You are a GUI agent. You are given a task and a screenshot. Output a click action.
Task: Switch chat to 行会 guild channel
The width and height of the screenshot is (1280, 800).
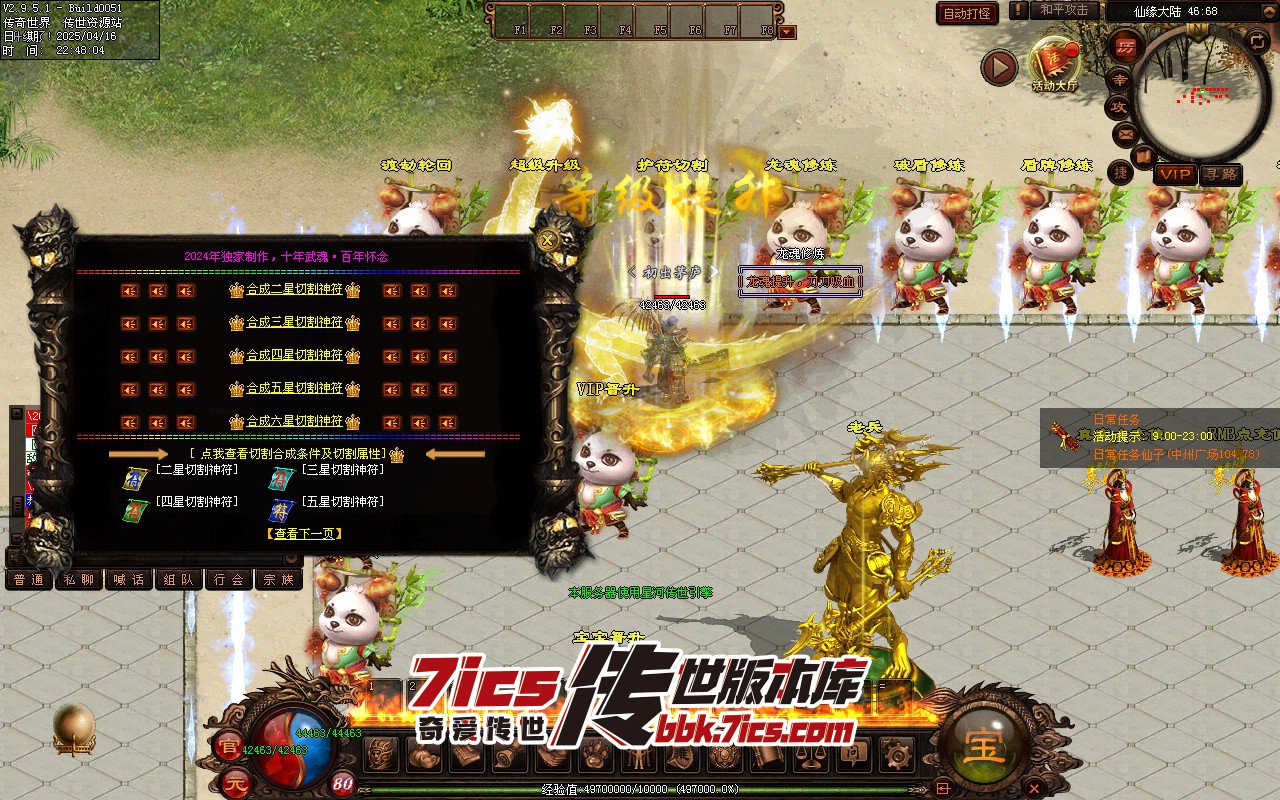[229, 579]
